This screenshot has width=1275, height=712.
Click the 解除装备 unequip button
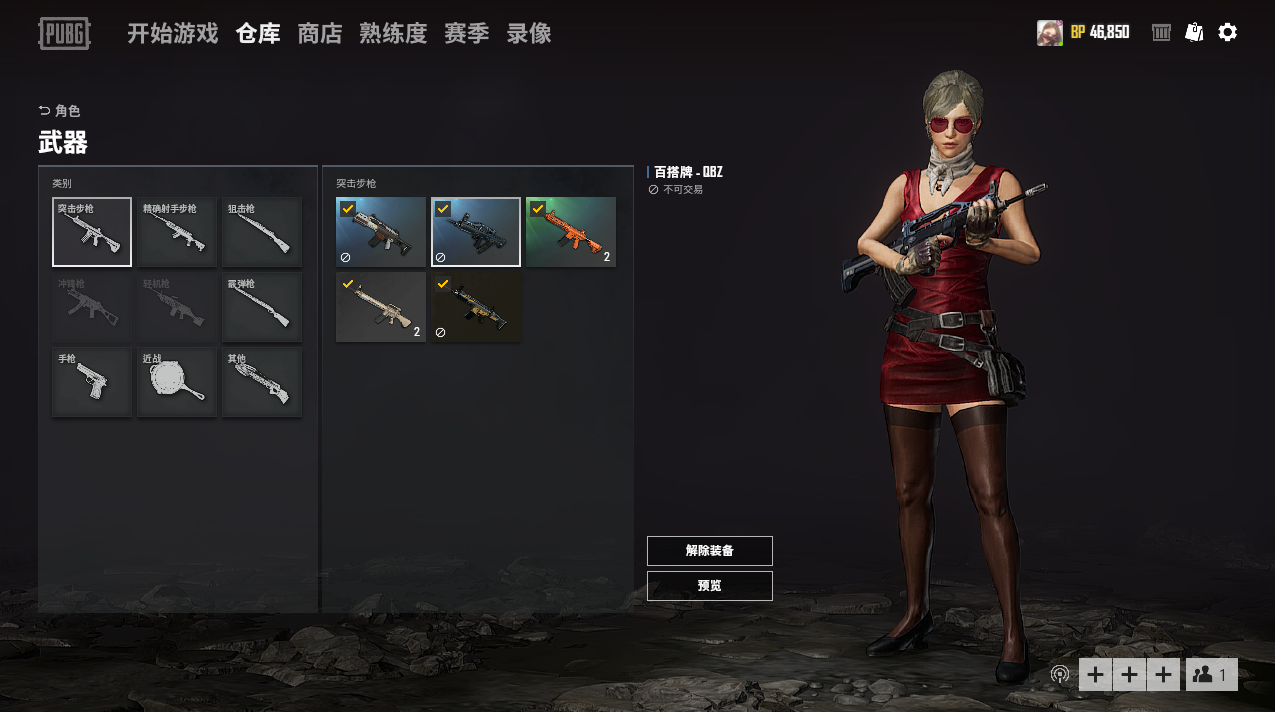(710, 551)
